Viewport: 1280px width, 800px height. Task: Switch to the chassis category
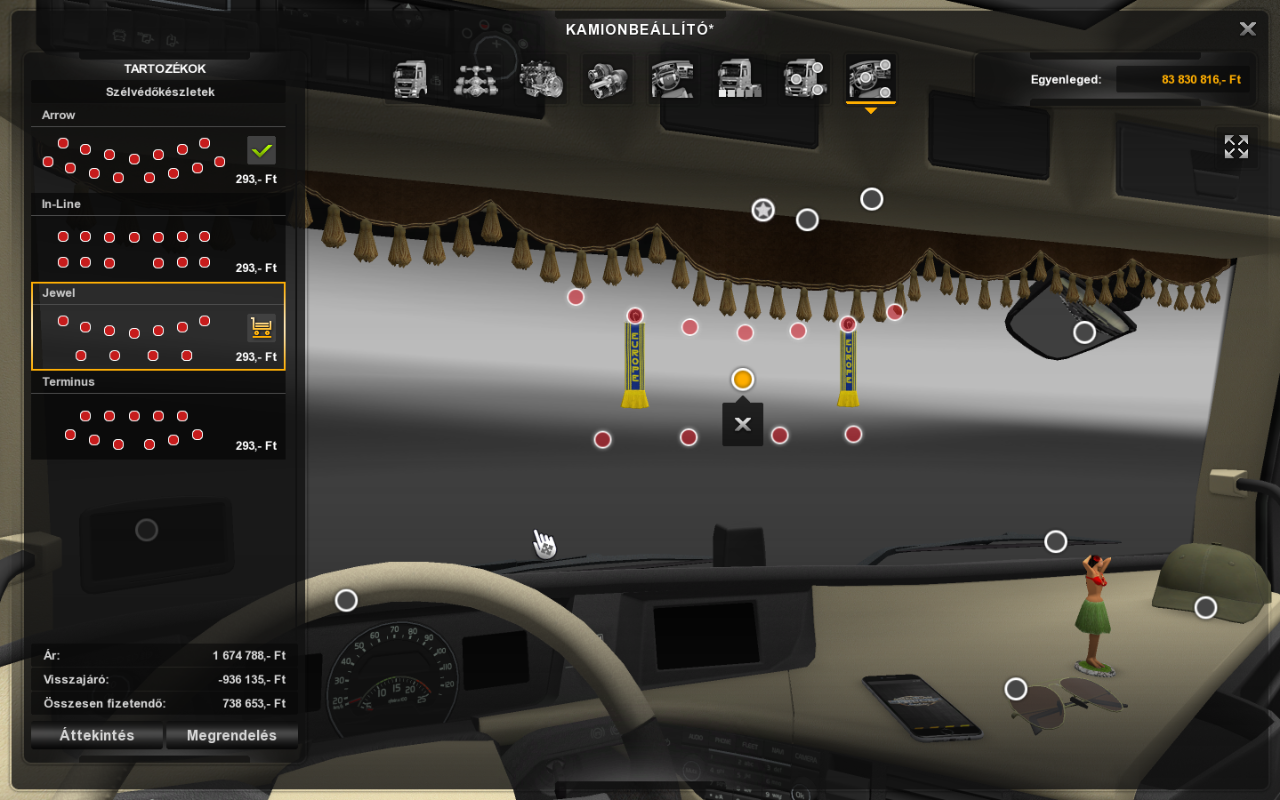(x=476, y=79)
